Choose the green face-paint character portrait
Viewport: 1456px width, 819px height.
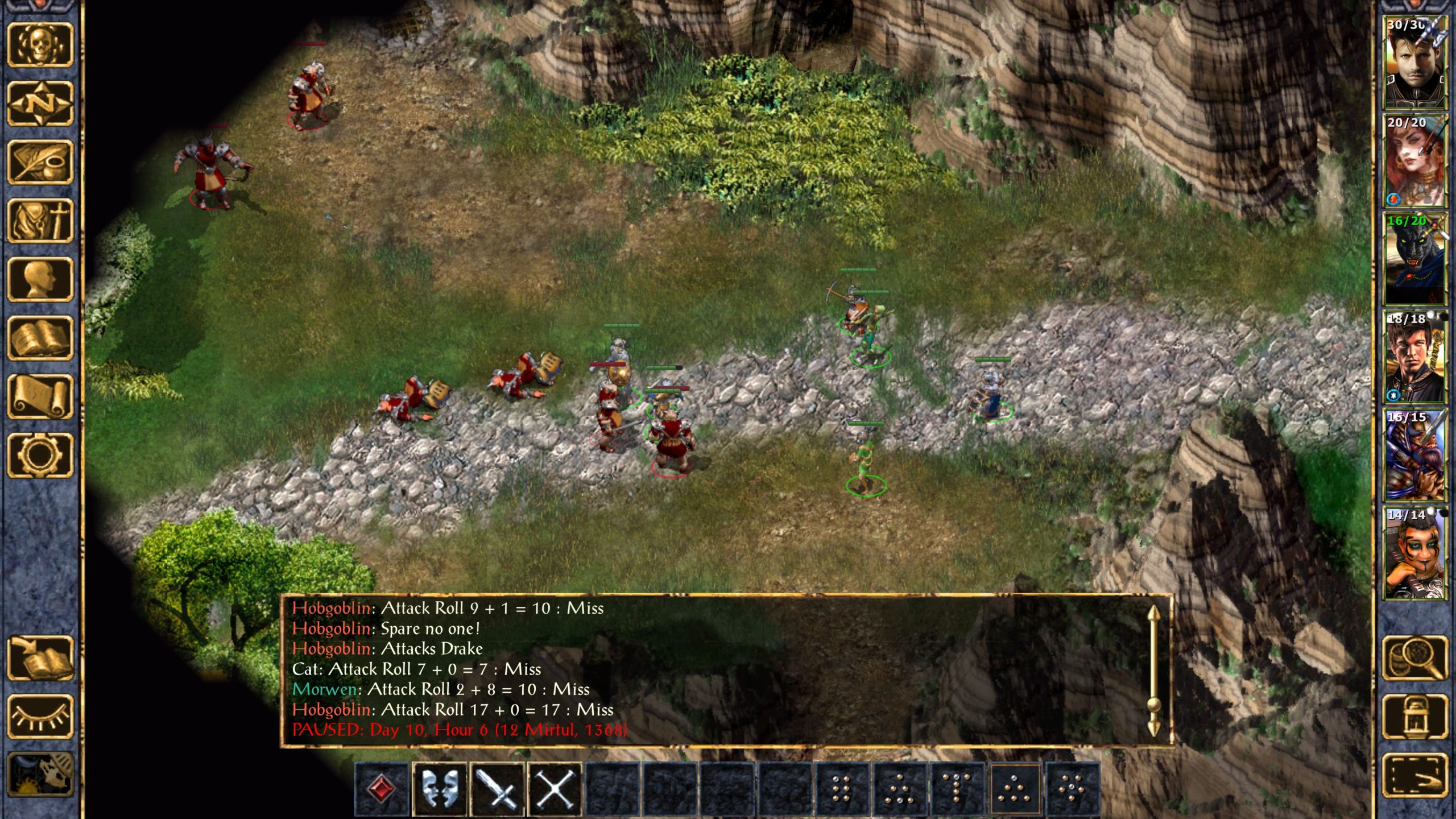1414,553
